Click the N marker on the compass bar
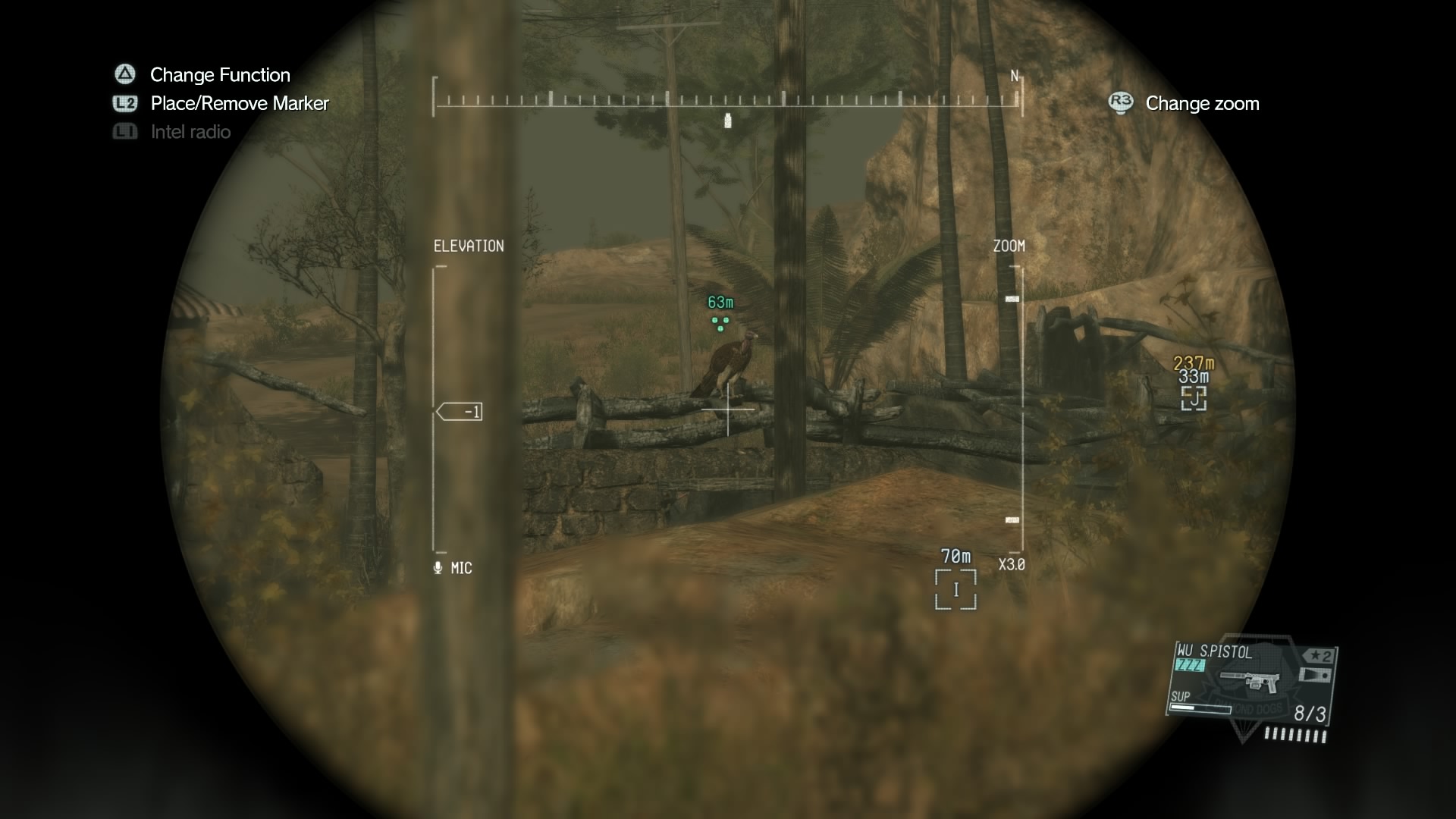Image resolution: width=1456 pixels, height=819 pixels. (1013, 76)
